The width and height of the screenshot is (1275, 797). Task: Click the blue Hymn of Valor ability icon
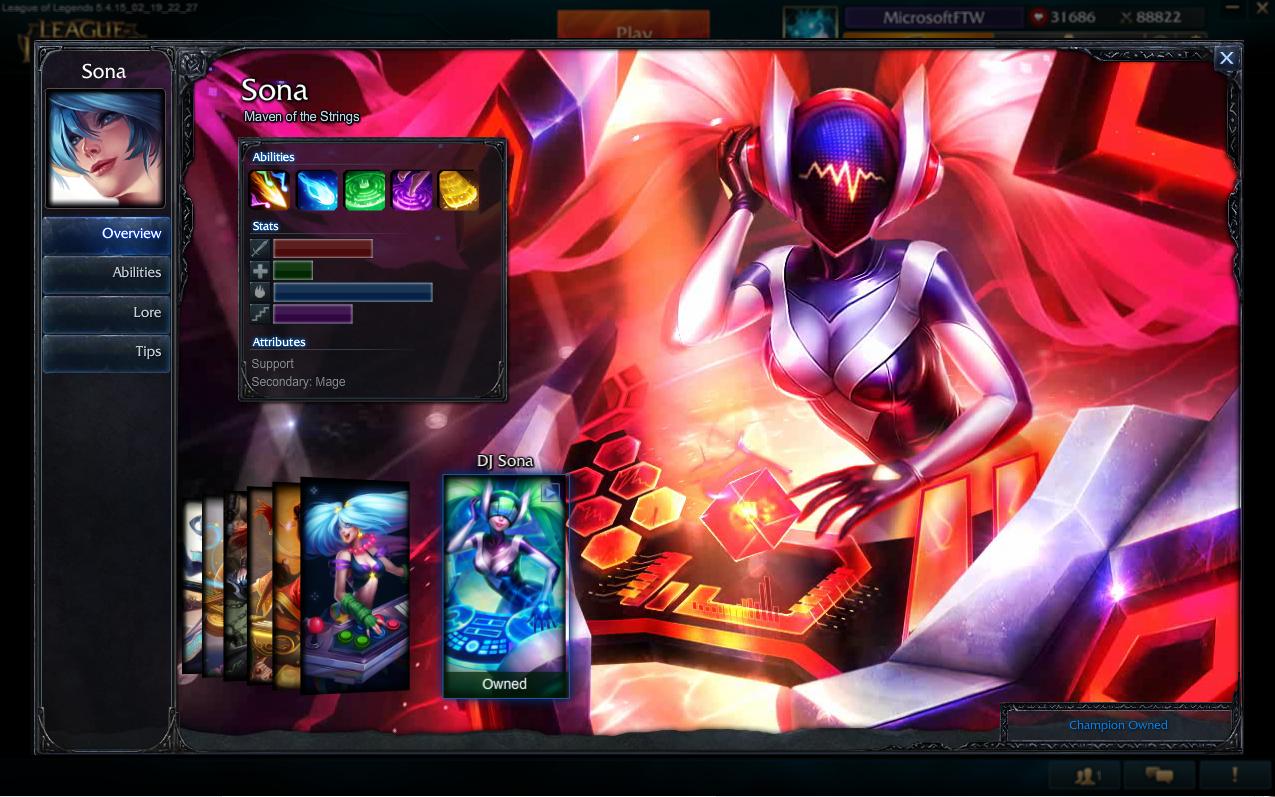pos(317,190)
